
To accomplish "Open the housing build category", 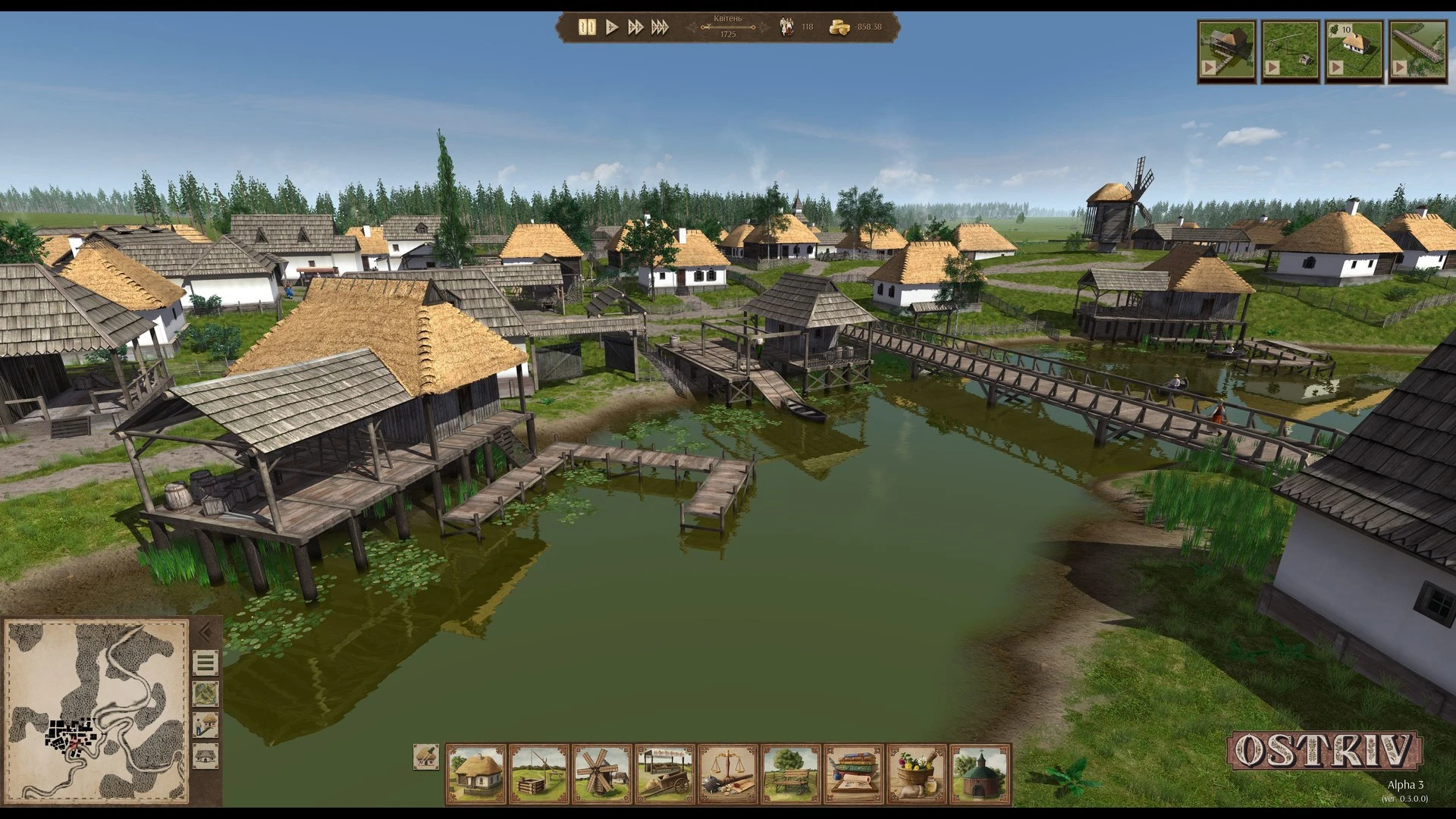I will (476, 773).
